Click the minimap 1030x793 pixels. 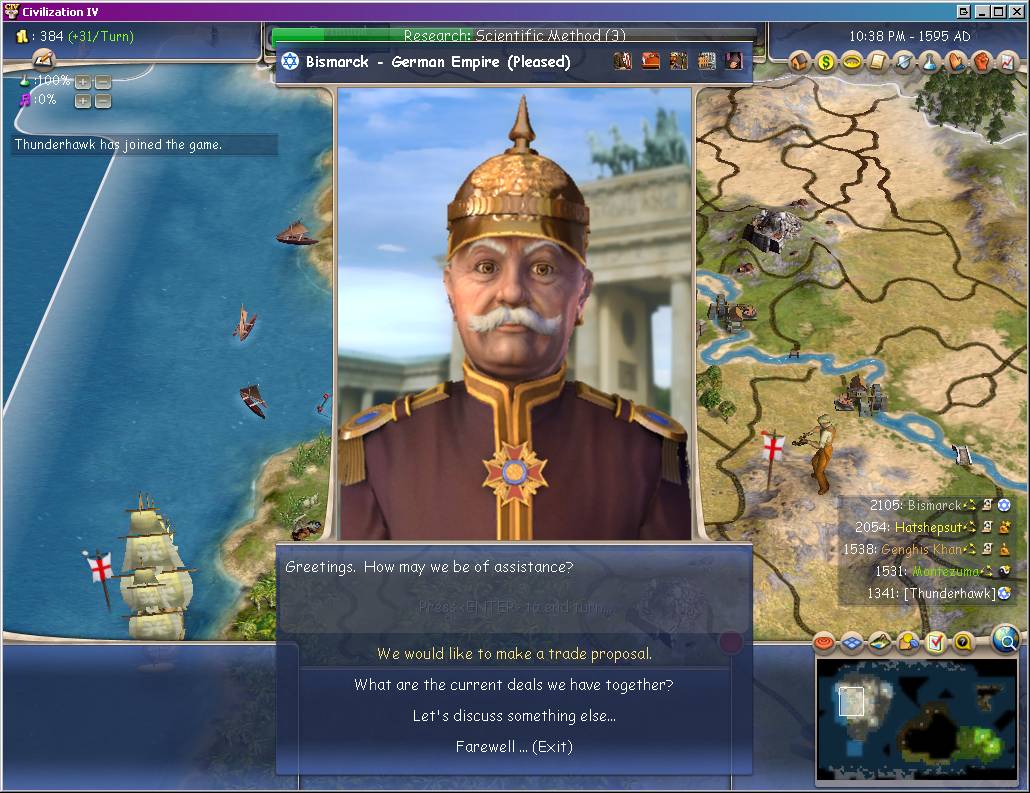[x=916, y=718]
